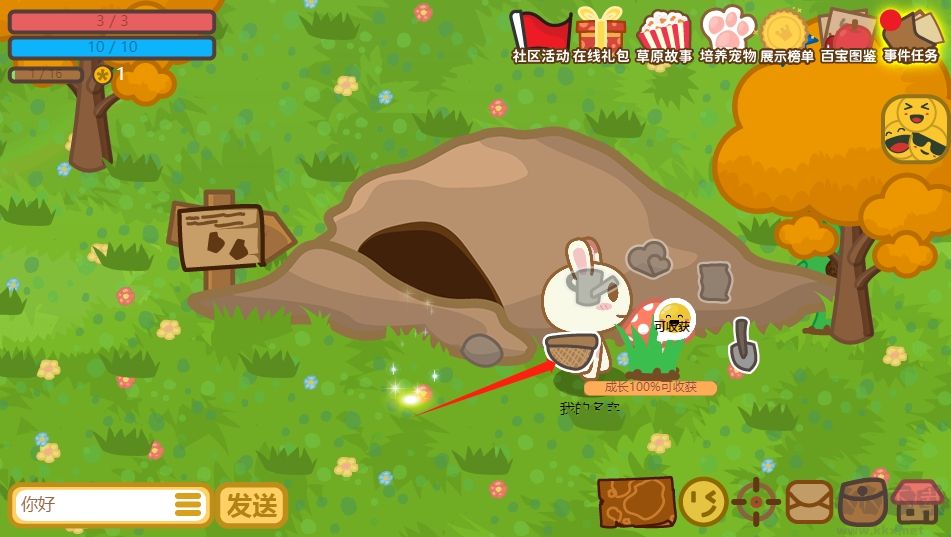Open the backpack inventory
Screen dimensions: 951x537
pyautogui.click(x=862, y=502)
